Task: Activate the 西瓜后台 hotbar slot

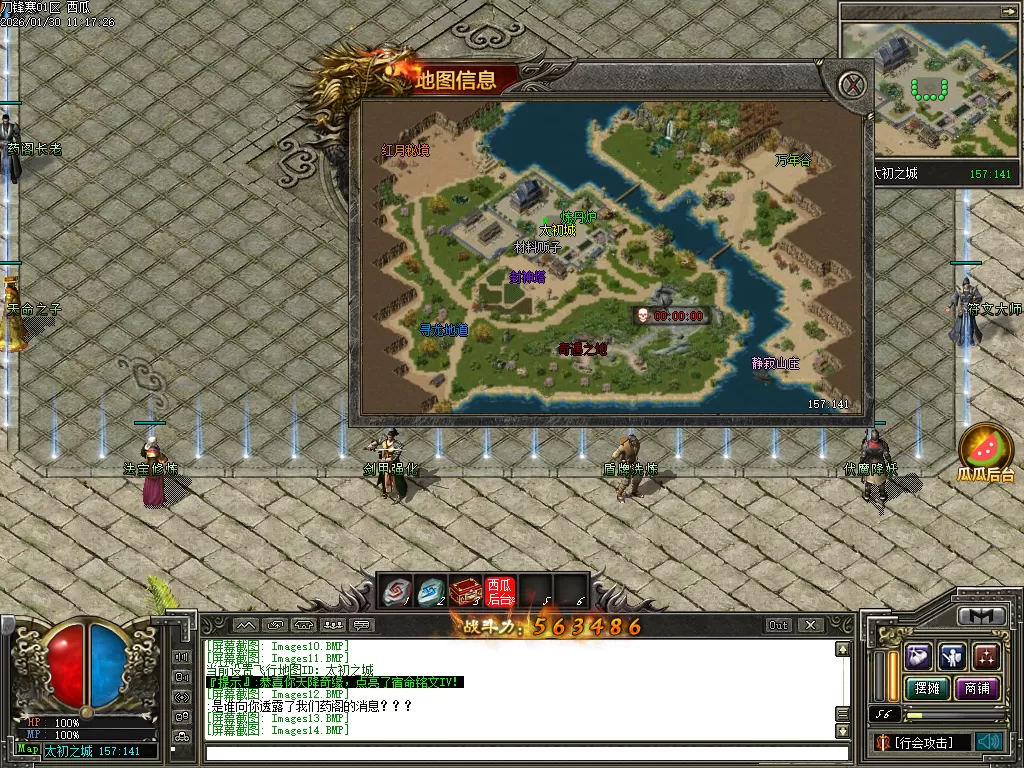Action: pyautogui.click(x=499, y=592)
